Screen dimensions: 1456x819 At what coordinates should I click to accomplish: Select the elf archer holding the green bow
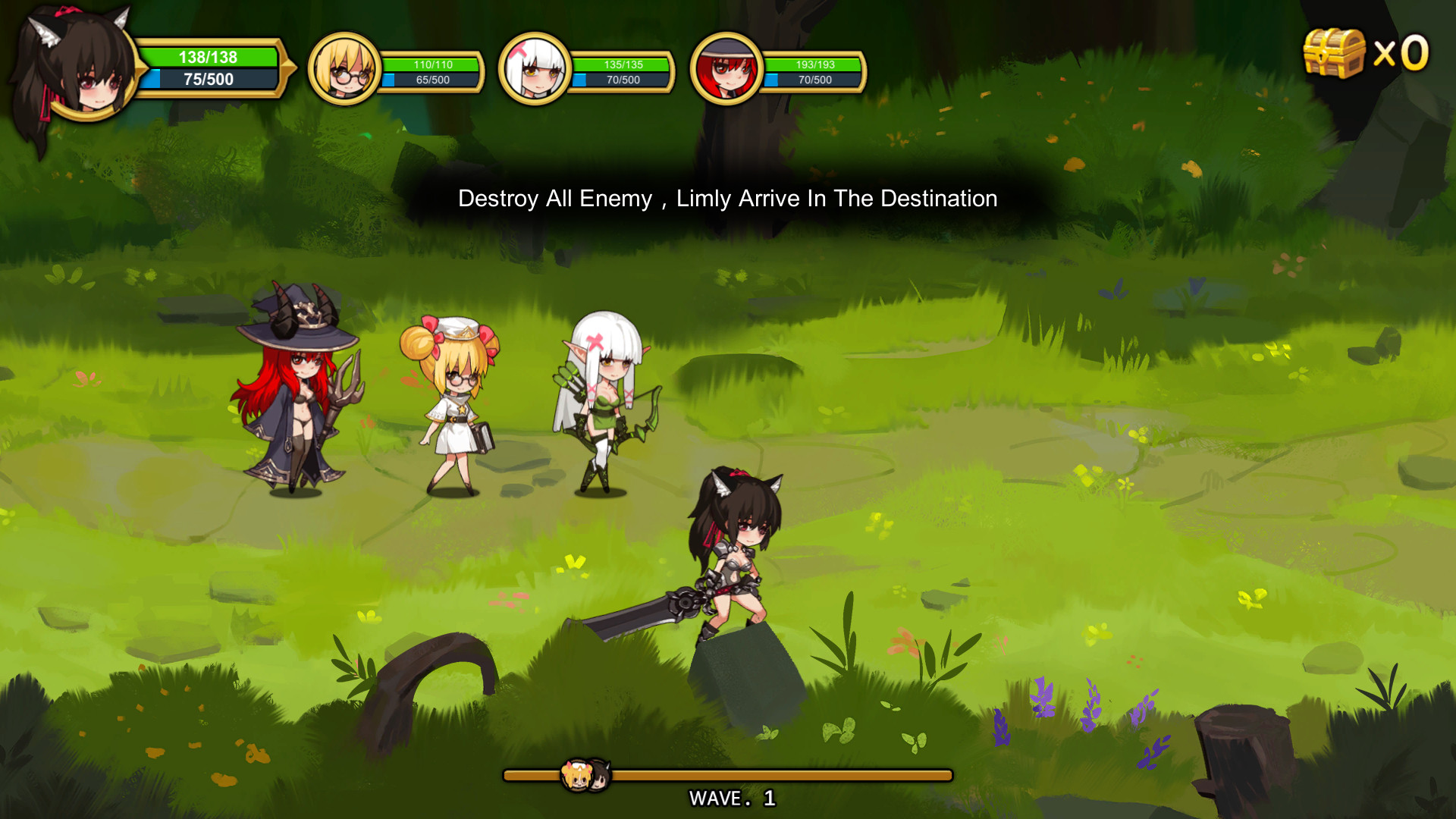599,394
